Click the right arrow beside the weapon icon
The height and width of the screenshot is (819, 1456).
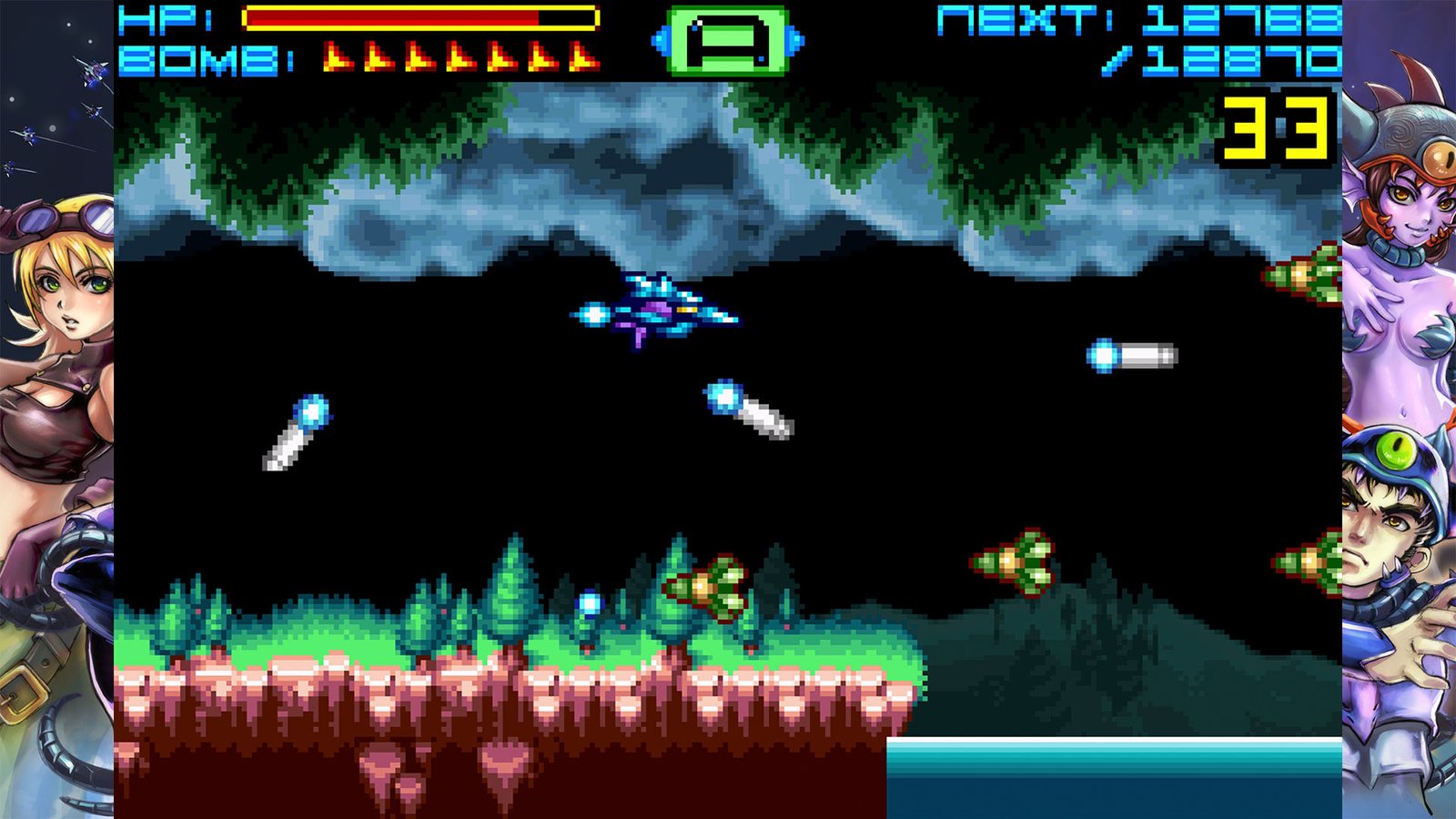click(795, 41)
